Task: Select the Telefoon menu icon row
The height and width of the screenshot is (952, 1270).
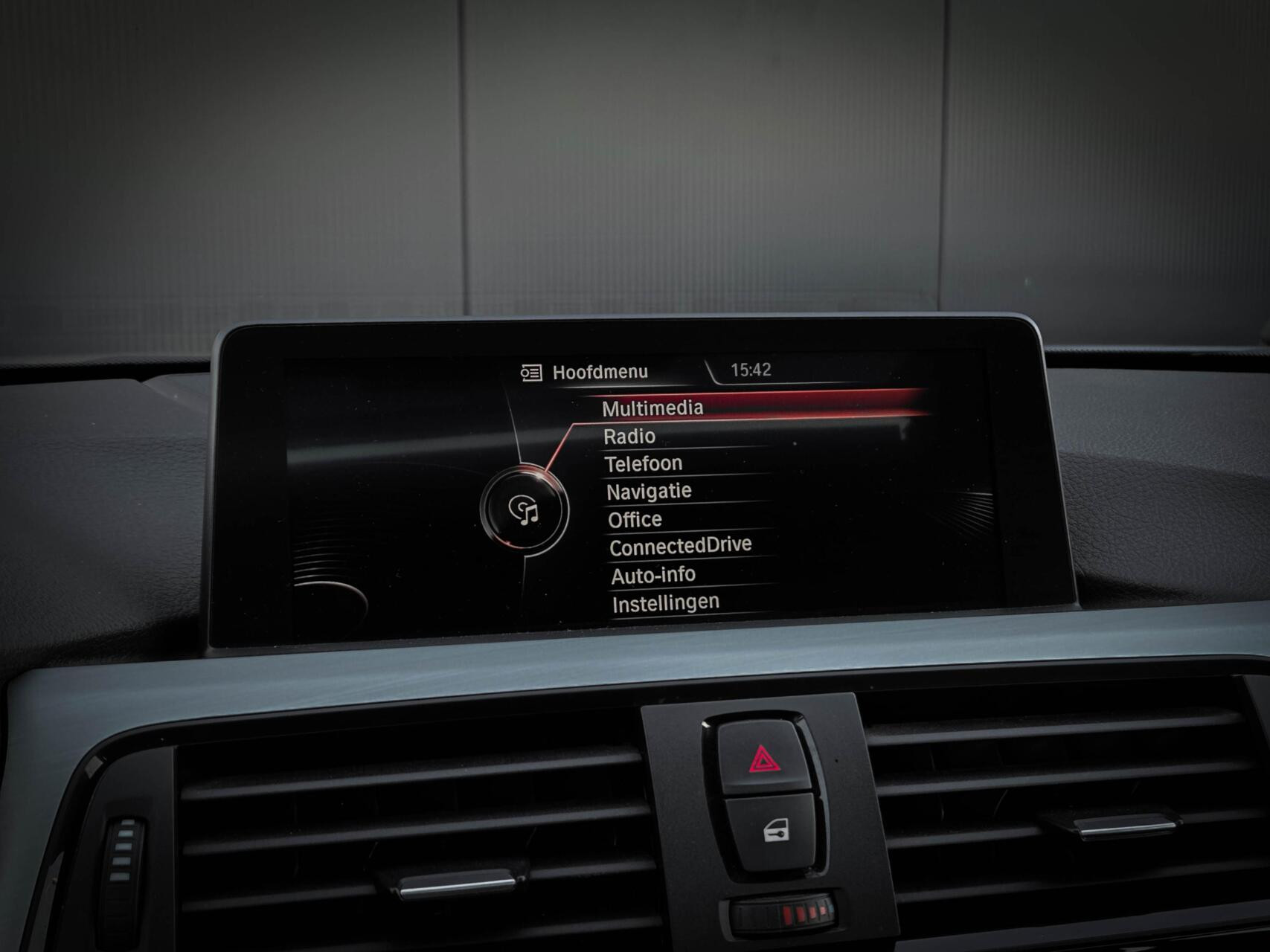Action: 644,462
